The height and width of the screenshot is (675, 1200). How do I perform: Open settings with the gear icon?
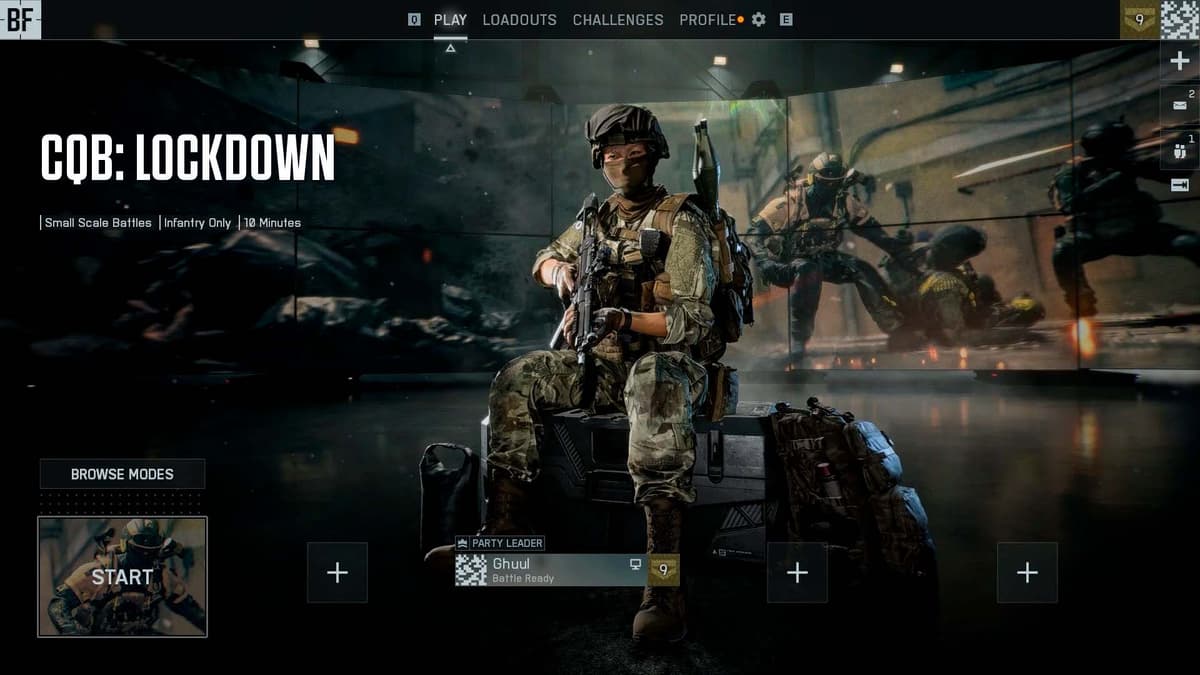click(x=759, y=20)
